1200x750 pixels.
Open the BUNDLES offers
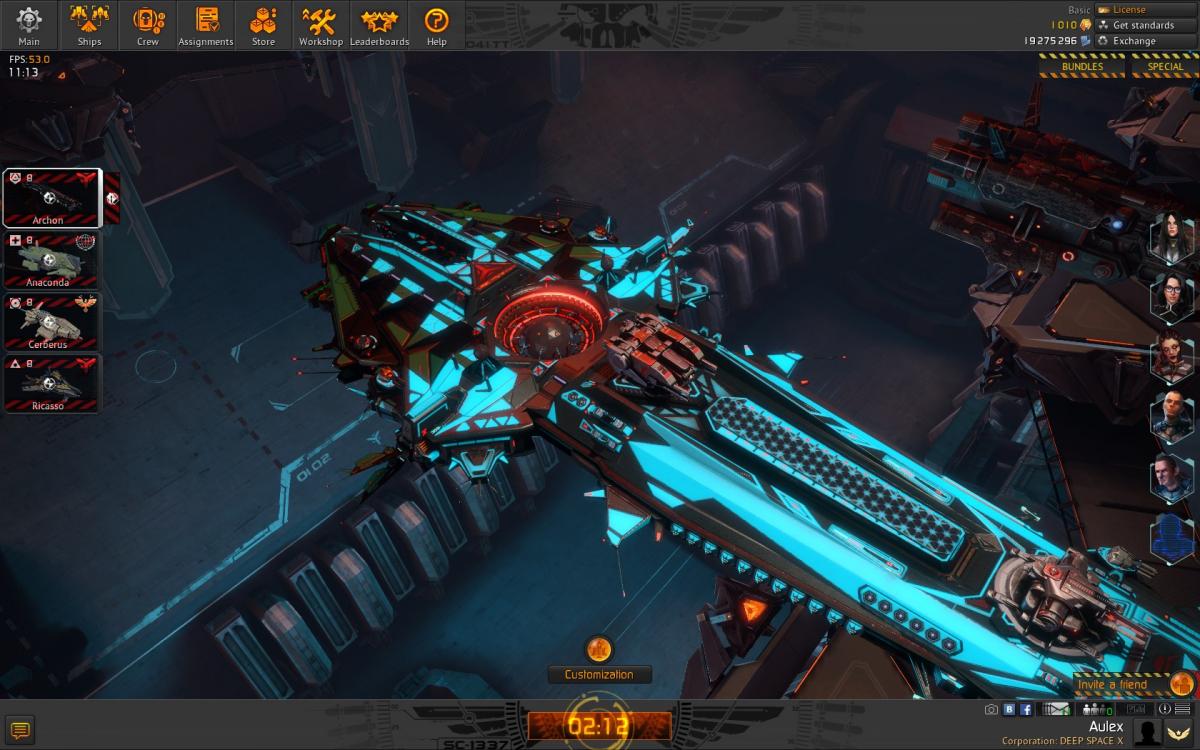[x=1082, y=67]
